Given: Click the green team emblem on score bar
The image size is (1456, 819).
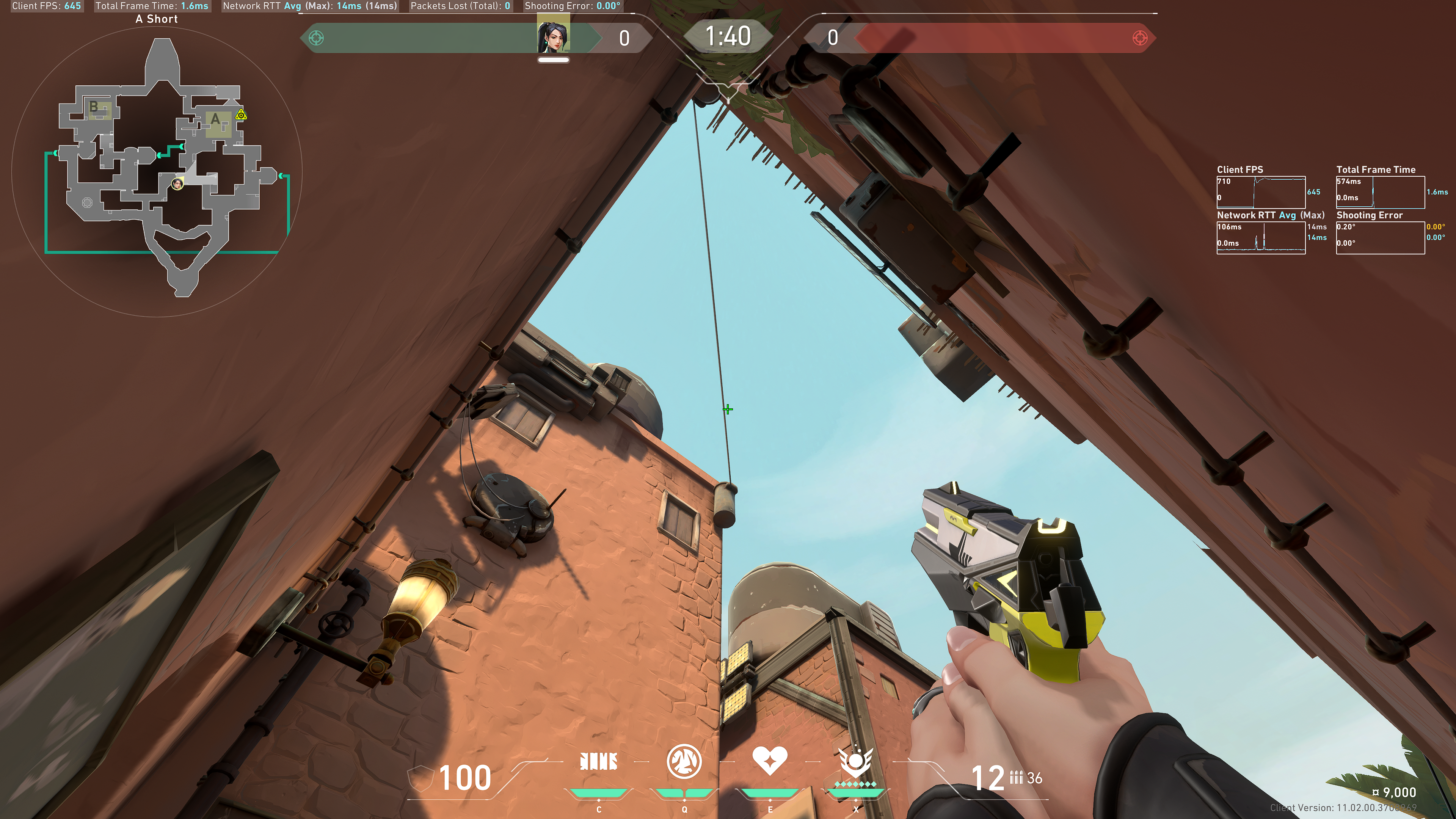Looking at the screenshot, I should click(x=317, y=38).
